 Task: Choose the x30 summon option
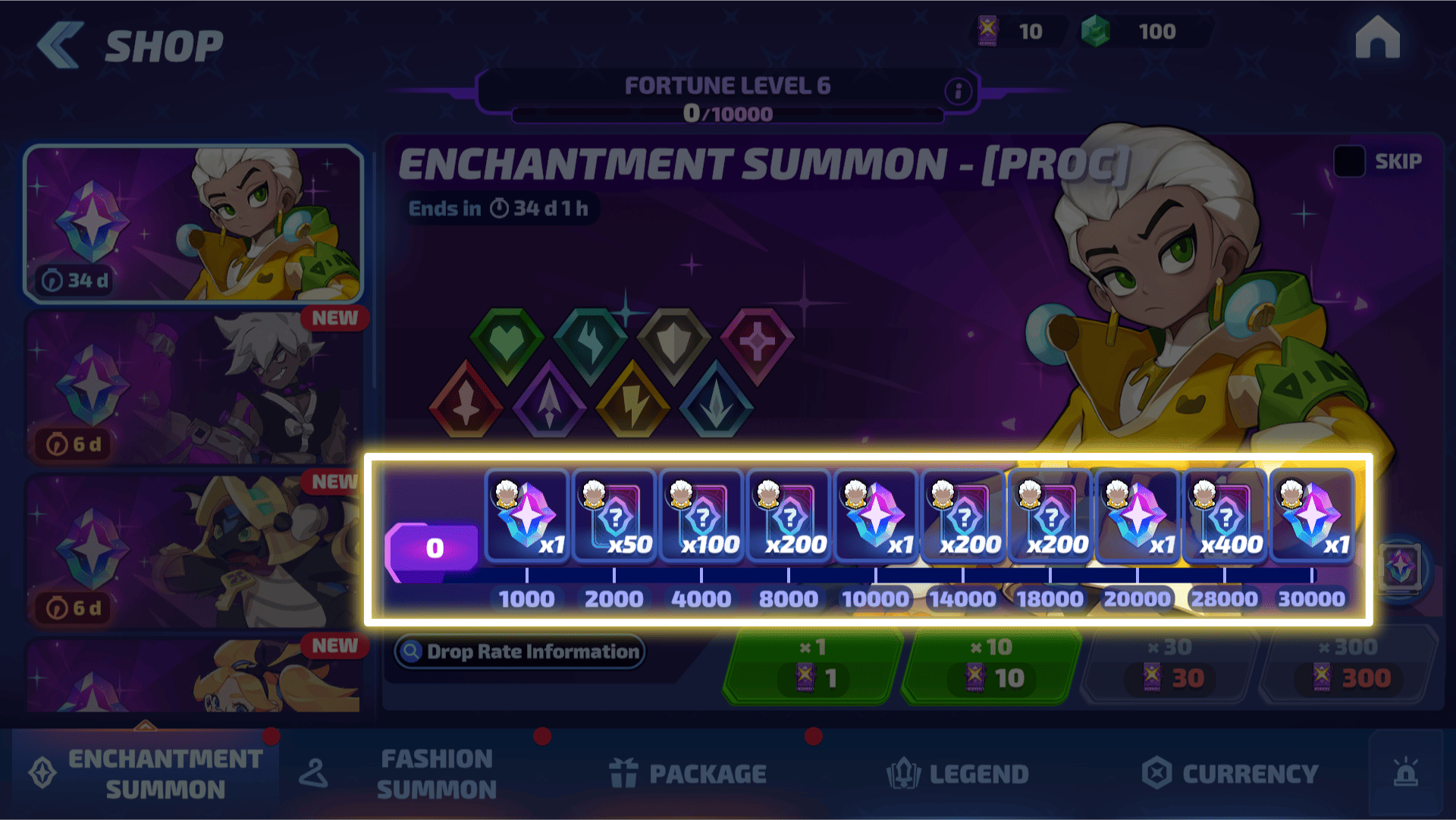point(1169,666)
